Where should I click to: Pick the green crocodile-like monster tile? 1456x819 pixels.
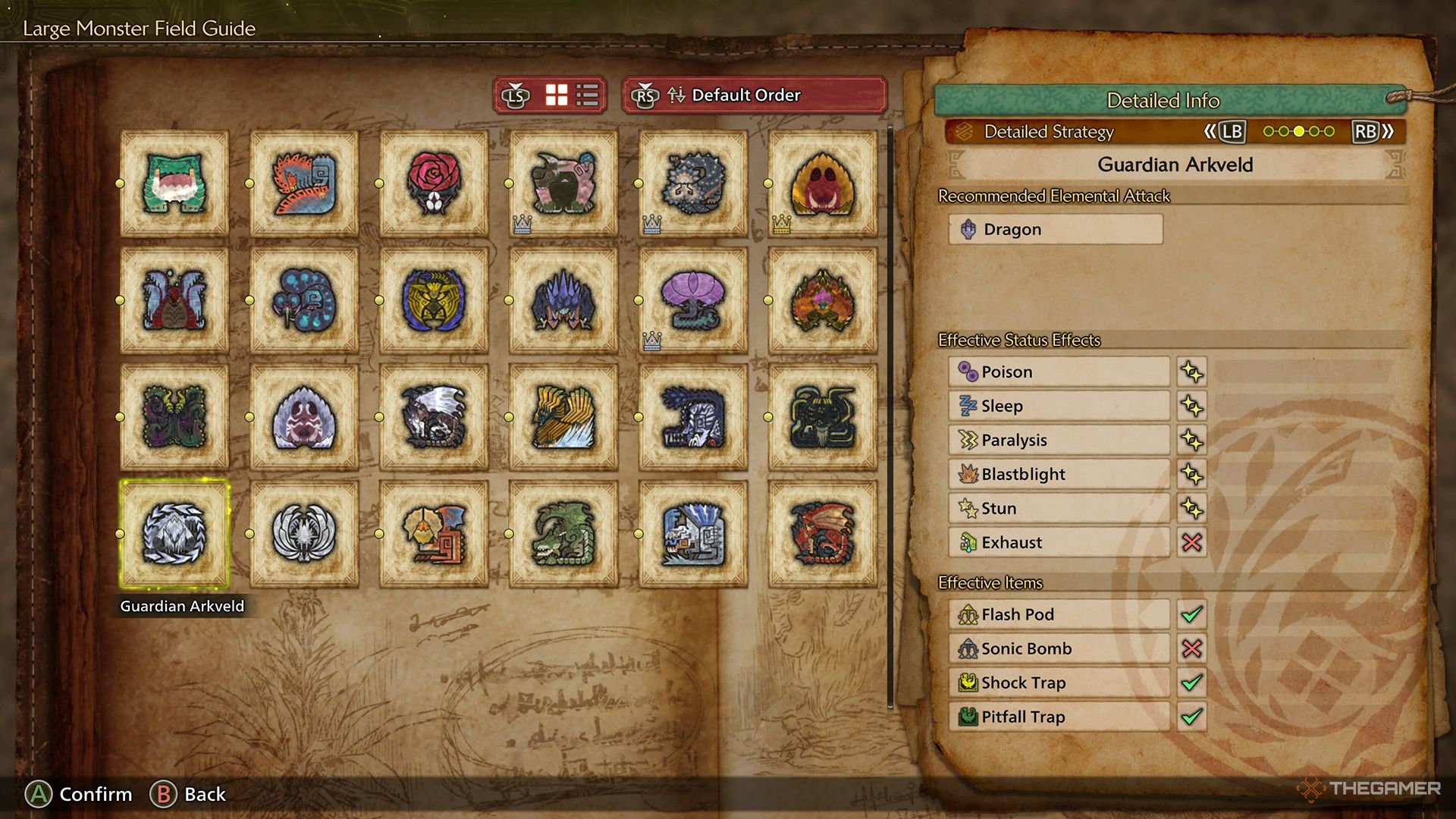point(563,534)
